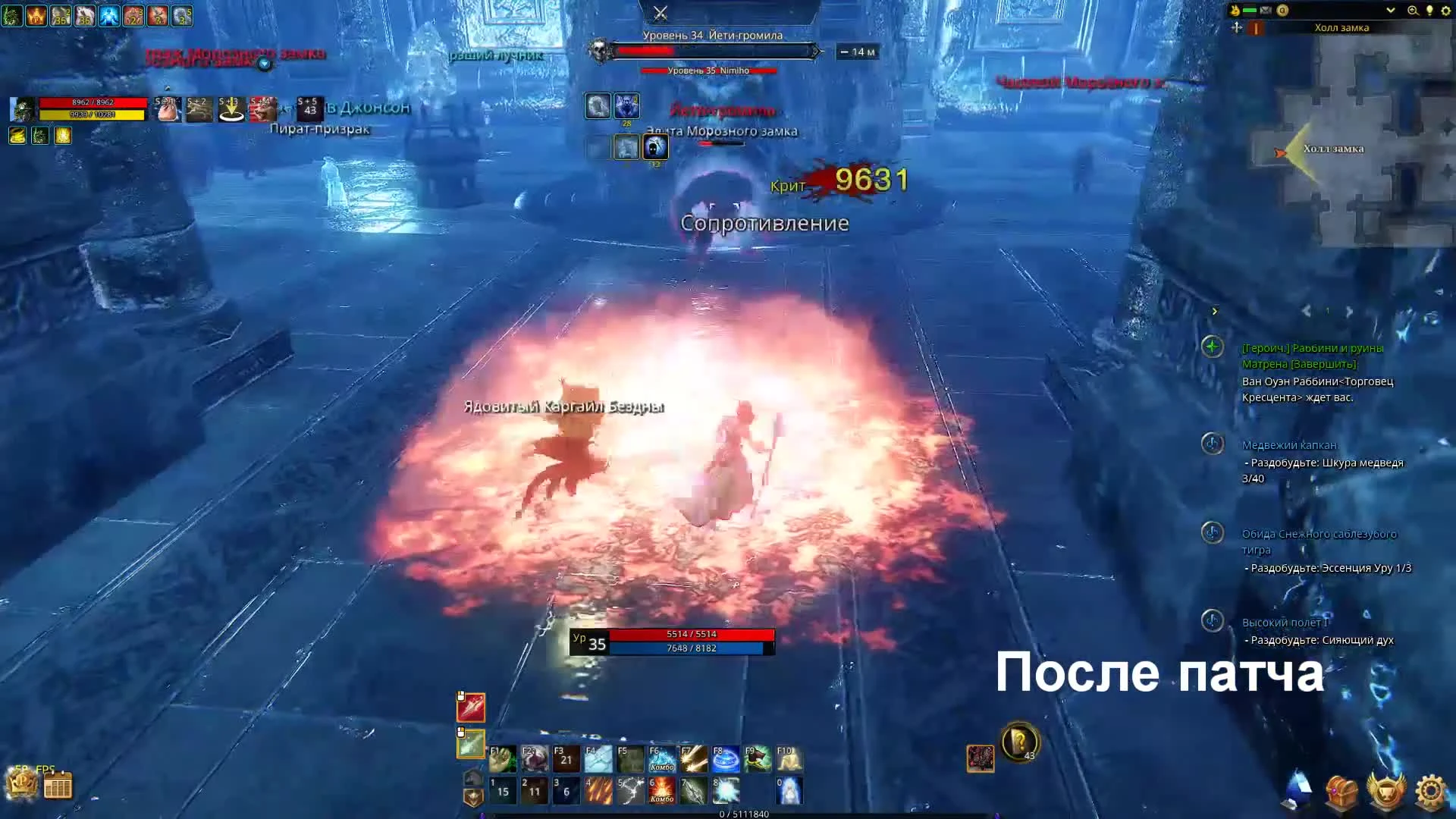Viewport: 1456px width, 819px height.
Task: Collapse the minimap with its chevron arrow
Action: (x=1392, y=10)
